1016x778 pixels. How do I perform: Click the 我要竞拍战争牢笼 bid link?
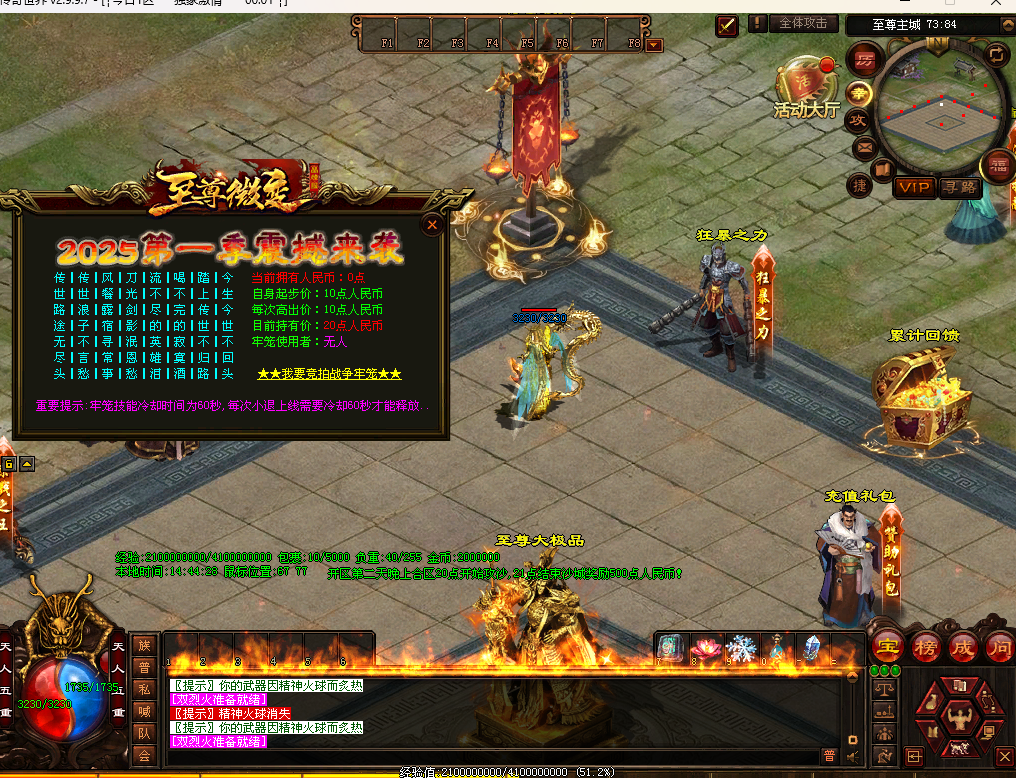[329, 374]
